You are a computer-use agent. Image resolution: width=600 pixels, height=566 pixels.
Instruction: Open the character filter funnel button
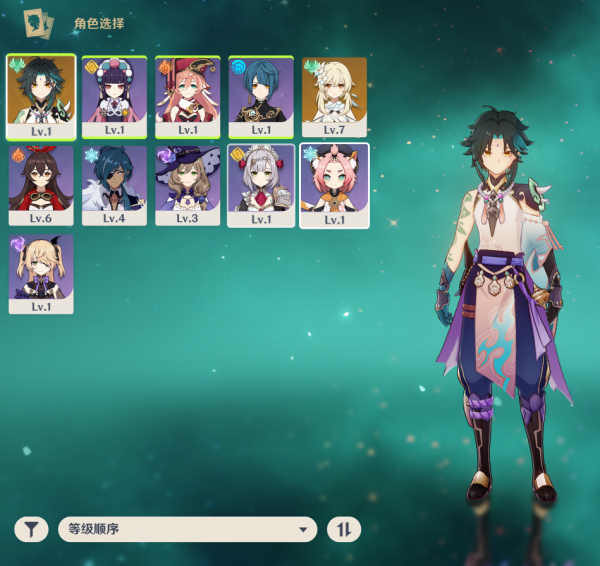[32, 529]
